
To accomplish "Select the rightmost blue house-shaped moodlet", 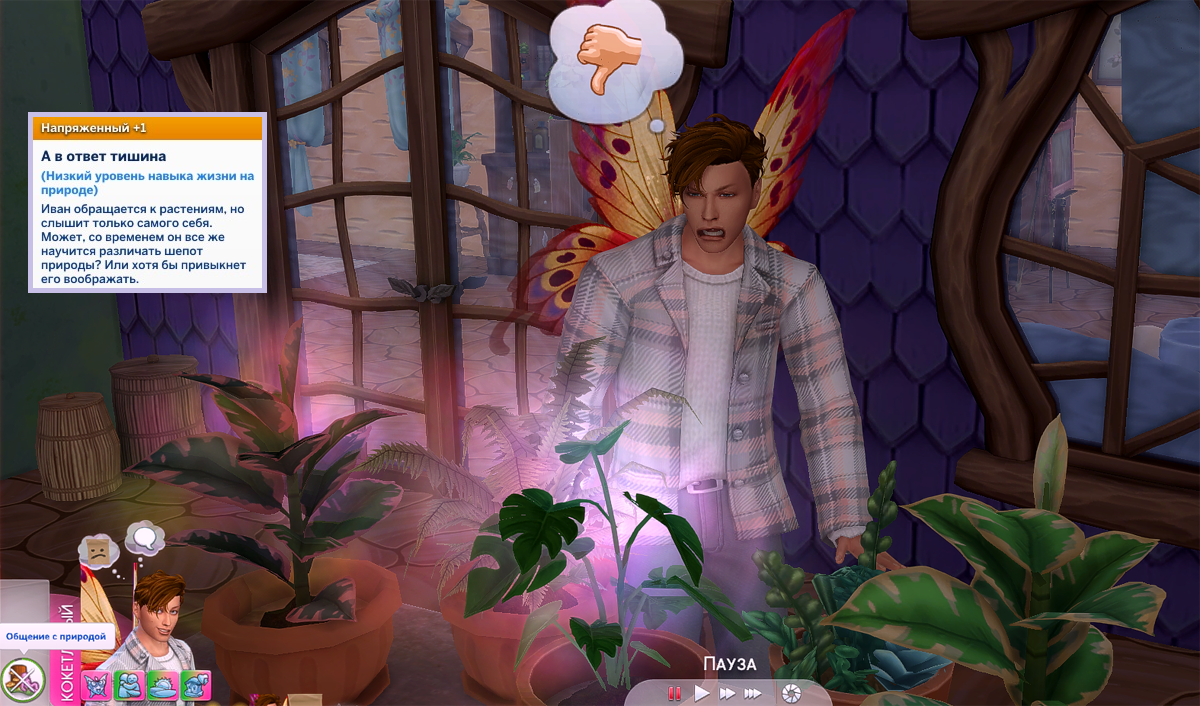I will point(195,685).
